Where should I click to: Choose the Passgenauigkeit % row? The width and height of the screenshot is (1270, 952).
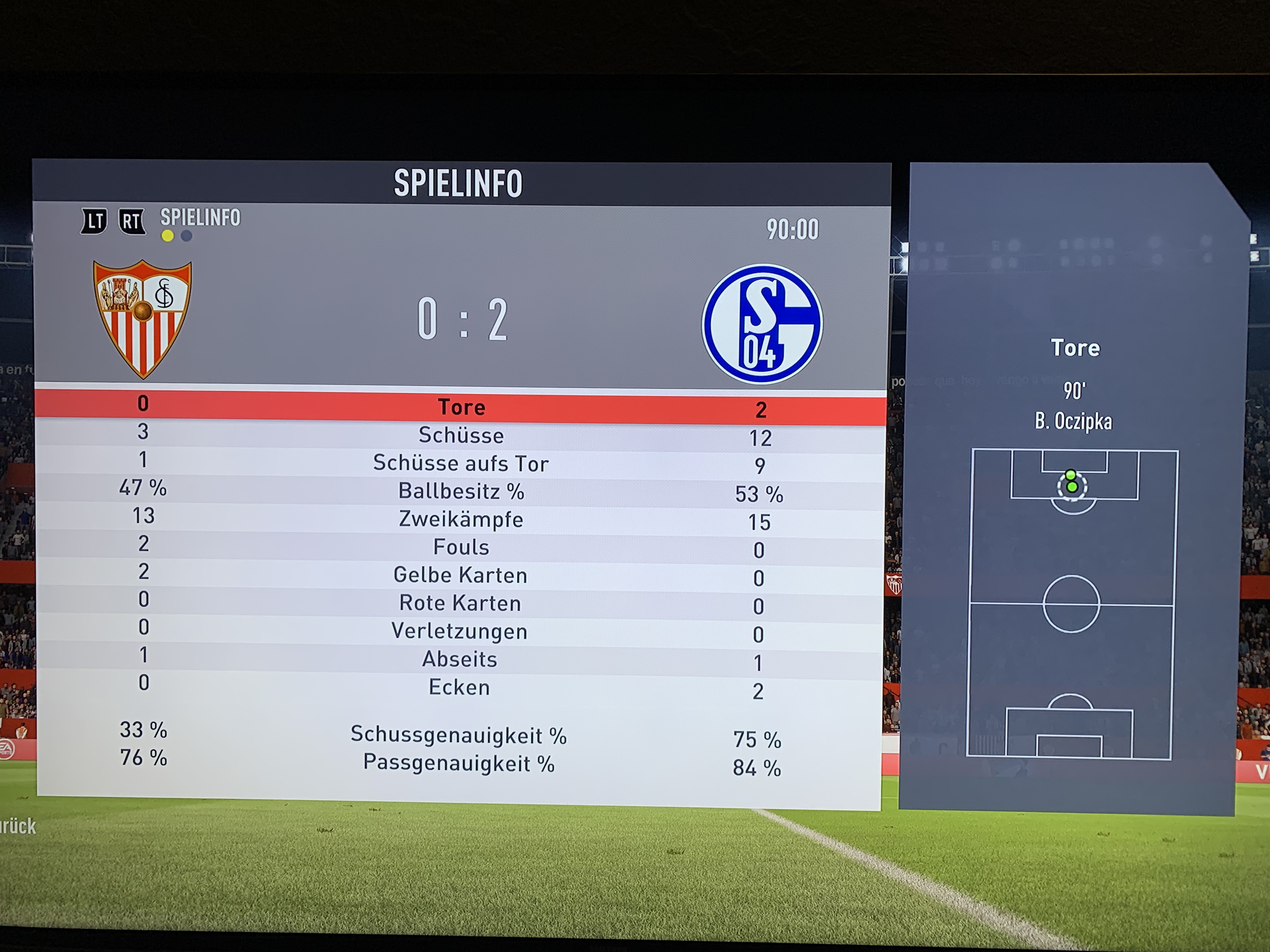459,764
